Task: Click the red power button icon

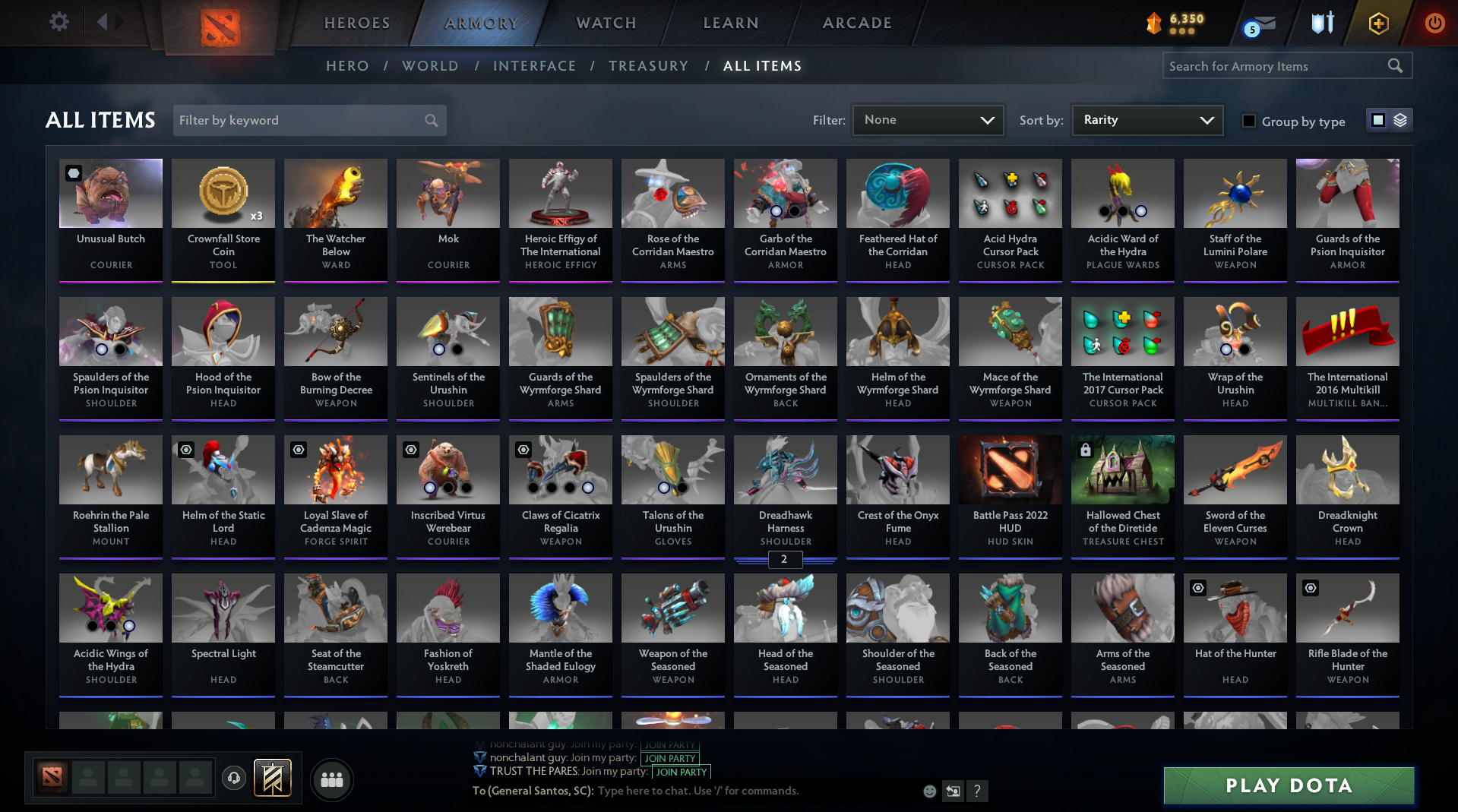Action: [x=1434, y=23]
